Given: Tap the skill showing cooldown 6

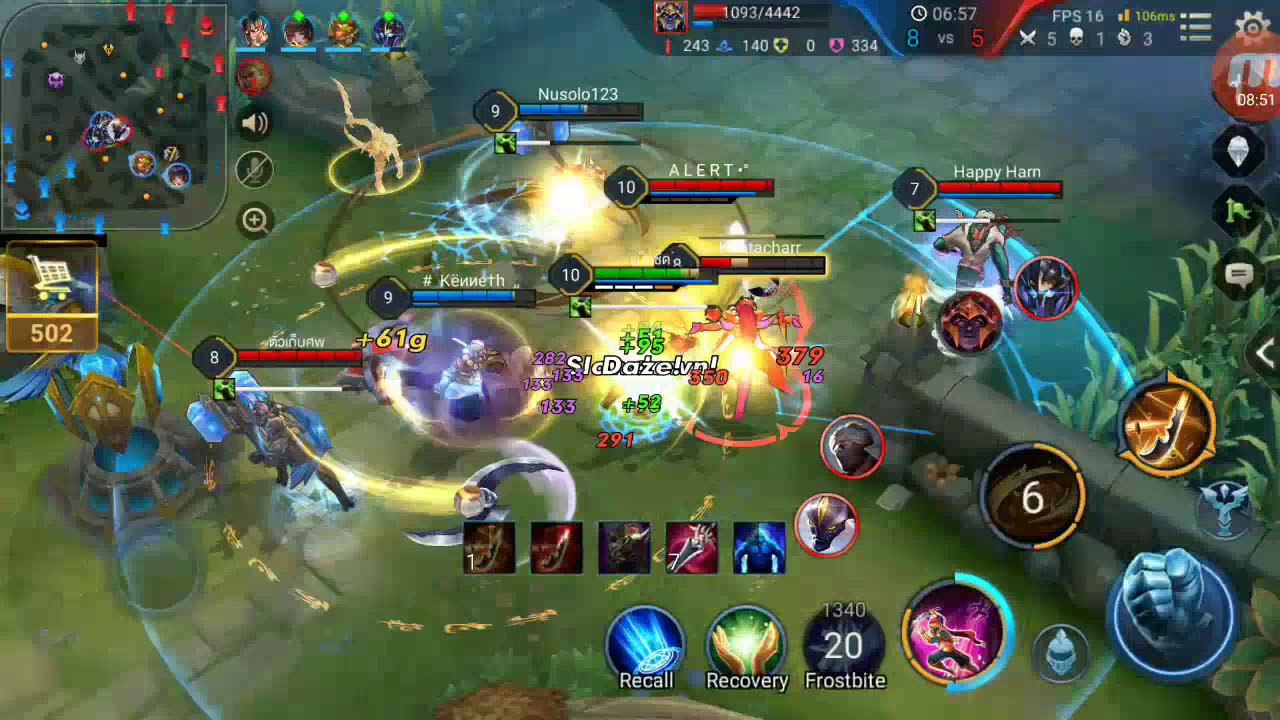Looking at the screenshot, I should (1032, 497).
